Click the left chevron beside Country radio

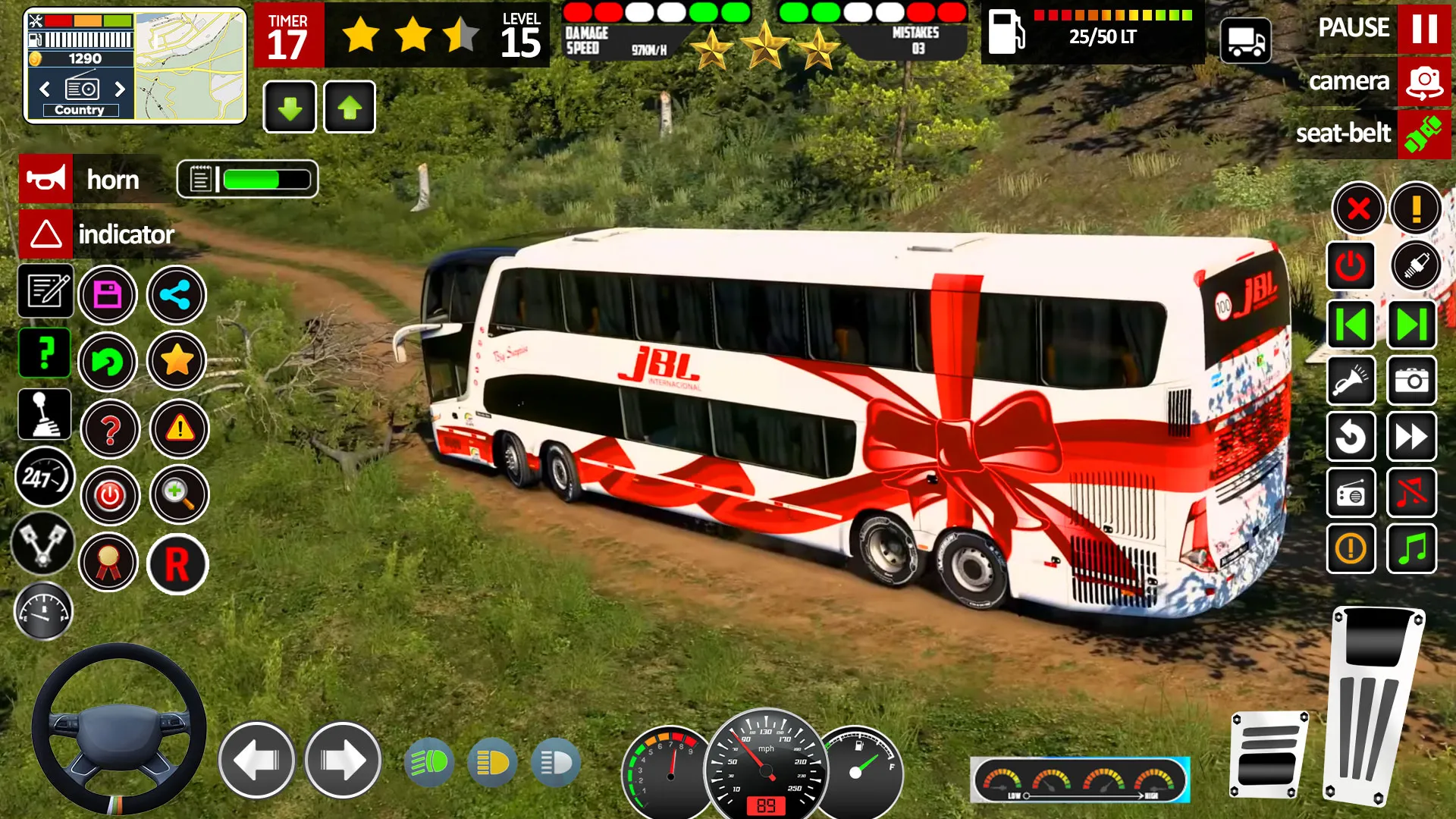coord(43,89)
